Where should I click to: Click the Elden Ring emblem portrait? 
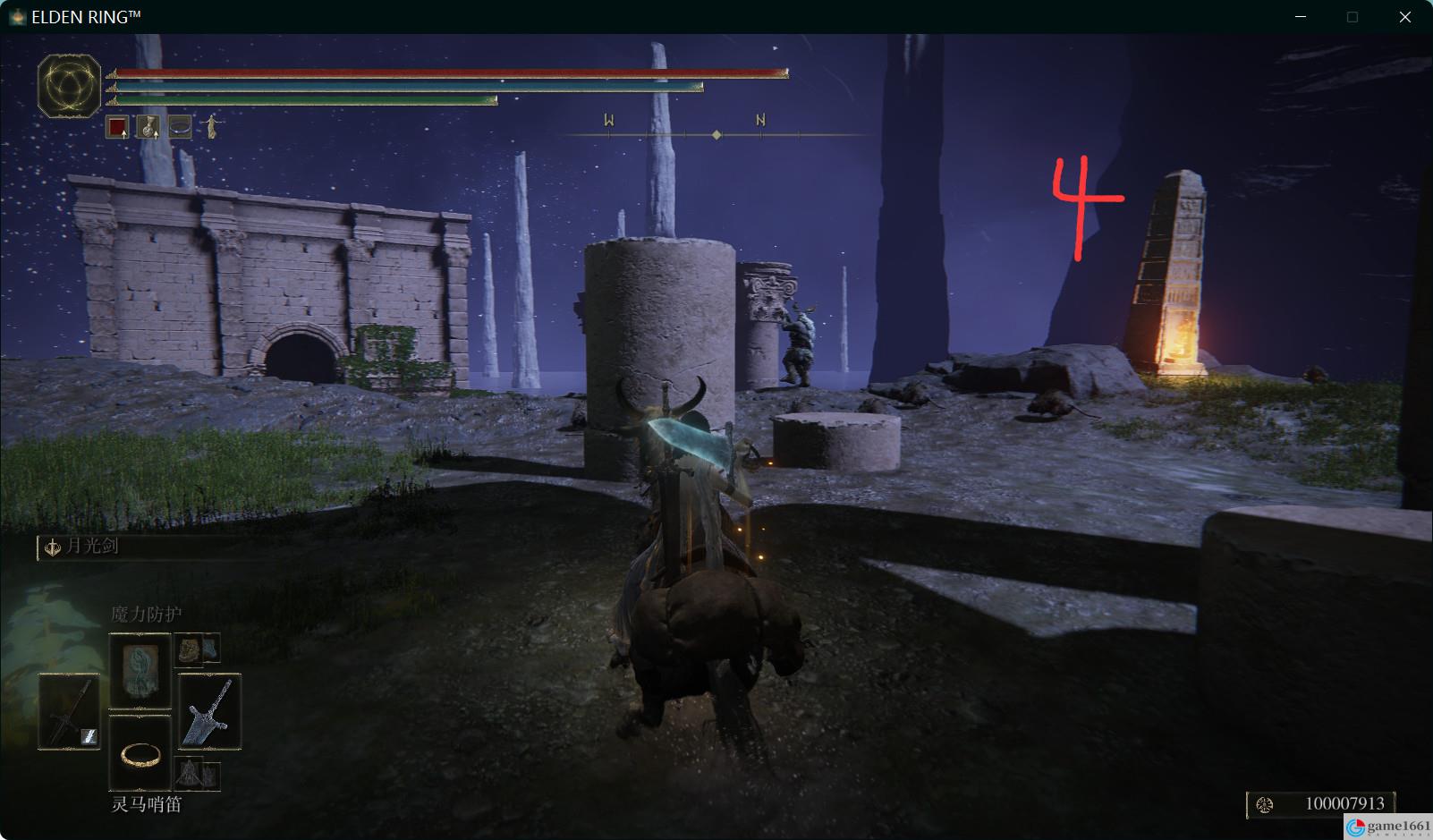coord(69,86)
